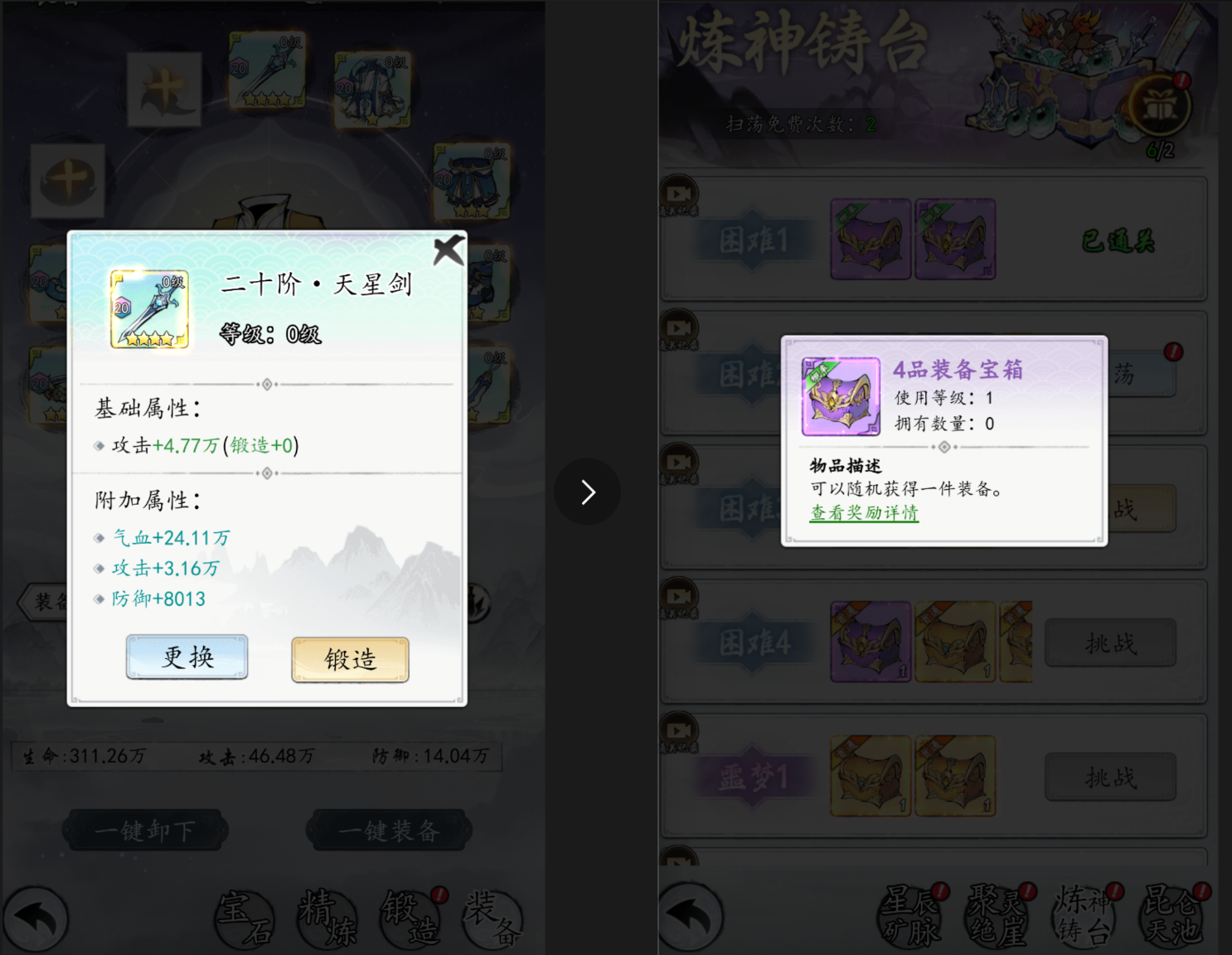Screen dimensions: 1232x955
Task: Click the video icon beside 灵梦1
Action: pos(679,731)
